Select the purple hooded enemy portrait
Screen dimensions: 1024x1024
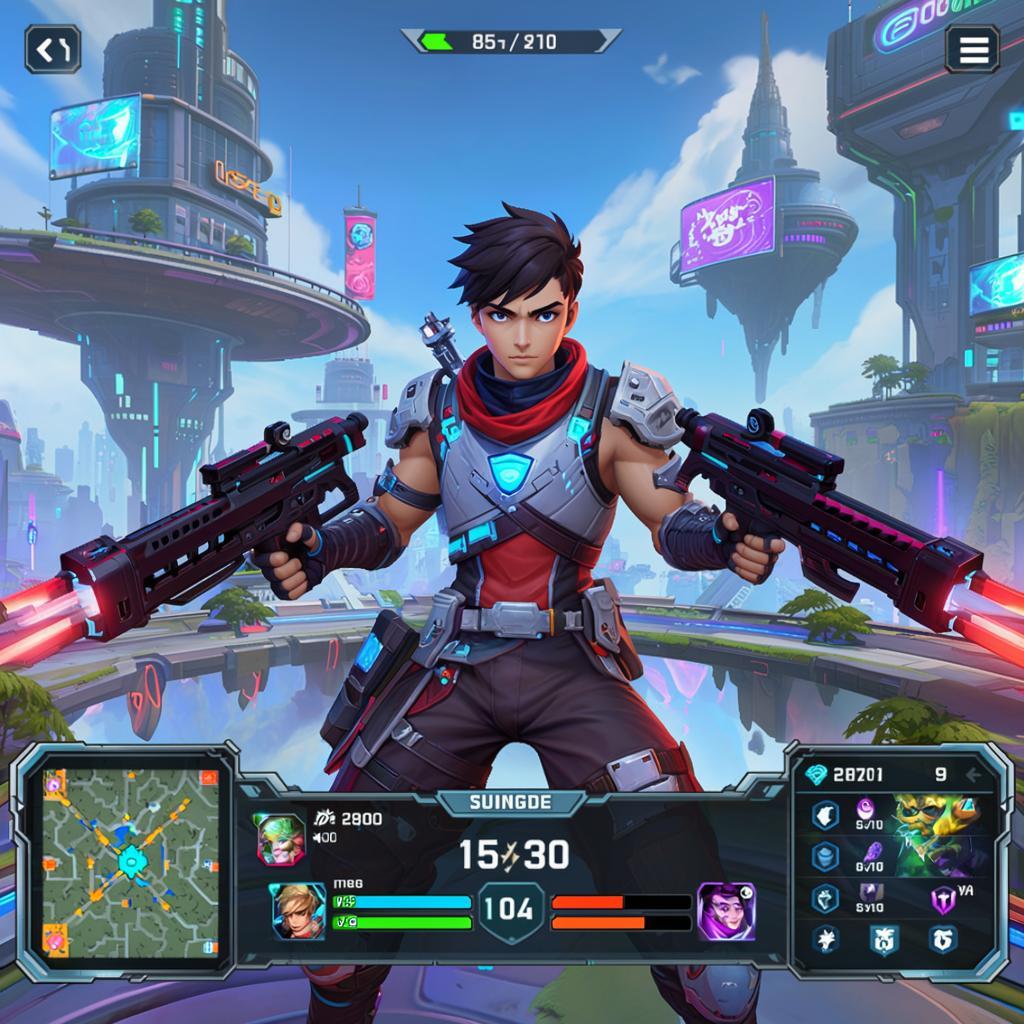tap(725, 910)
